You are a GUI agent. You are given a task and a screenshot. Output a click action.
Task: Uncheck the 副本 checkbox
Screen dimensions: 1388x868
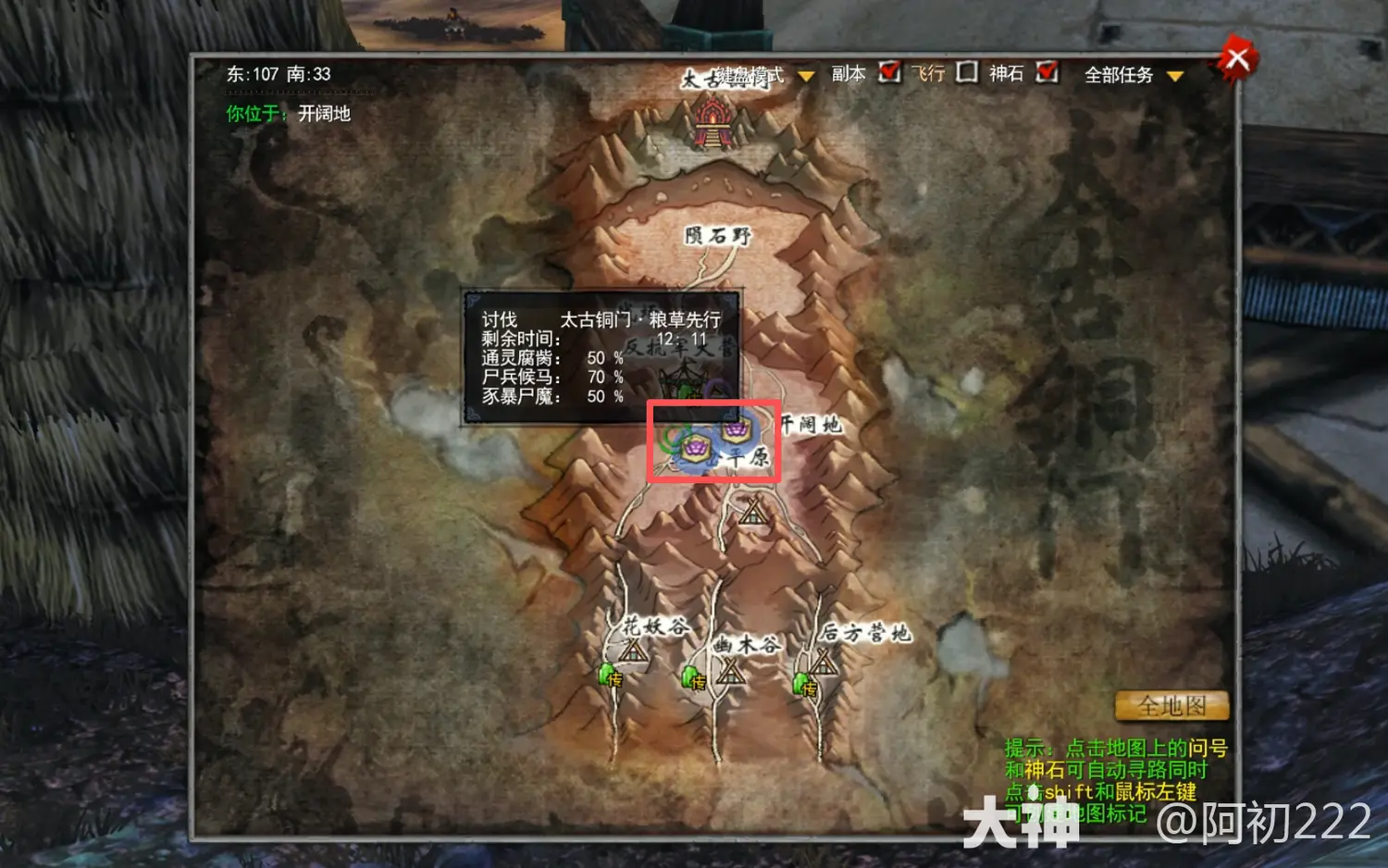pos(888,74)
